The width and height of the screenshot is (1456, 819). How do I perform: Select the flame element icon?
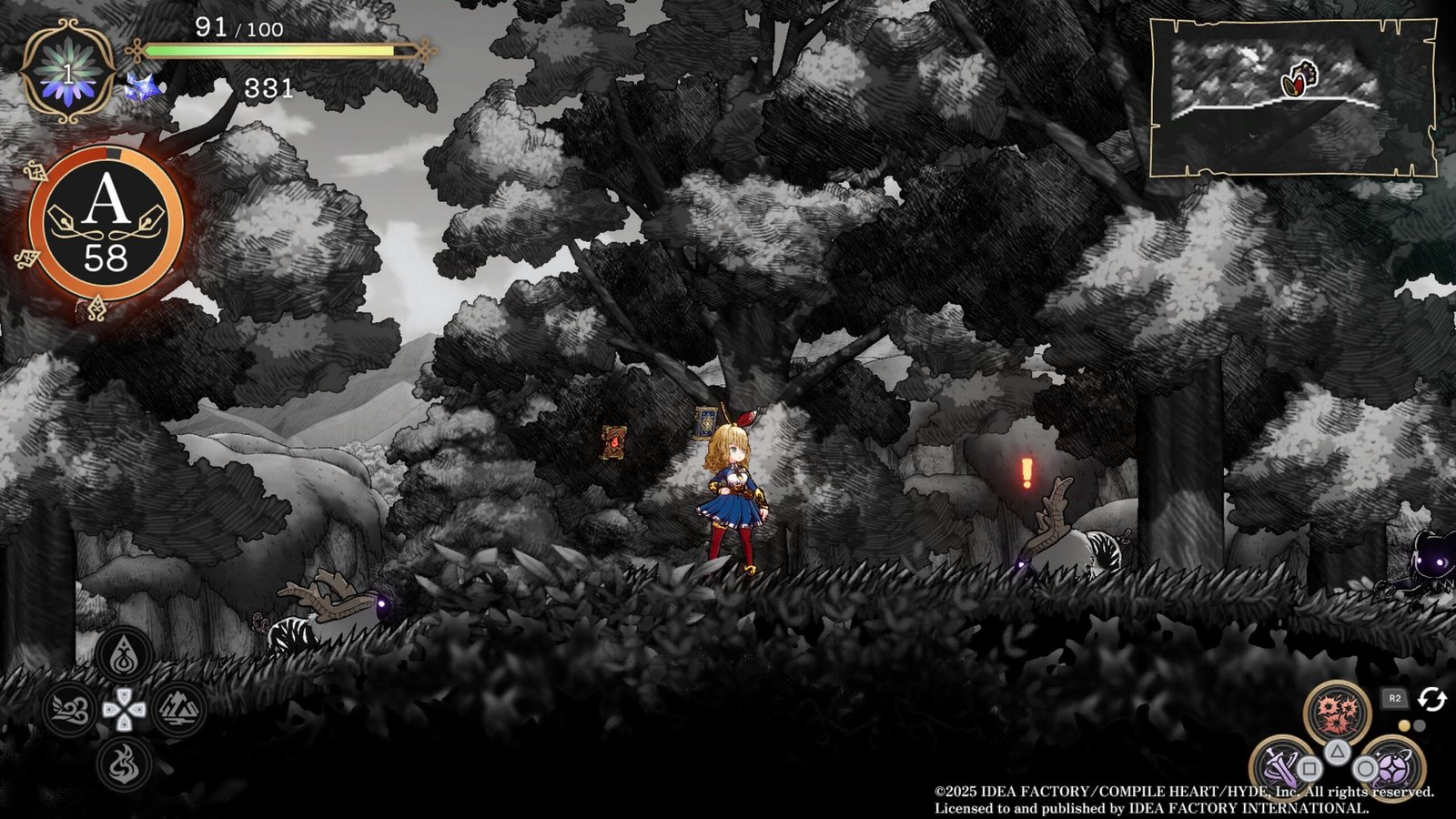124,763
